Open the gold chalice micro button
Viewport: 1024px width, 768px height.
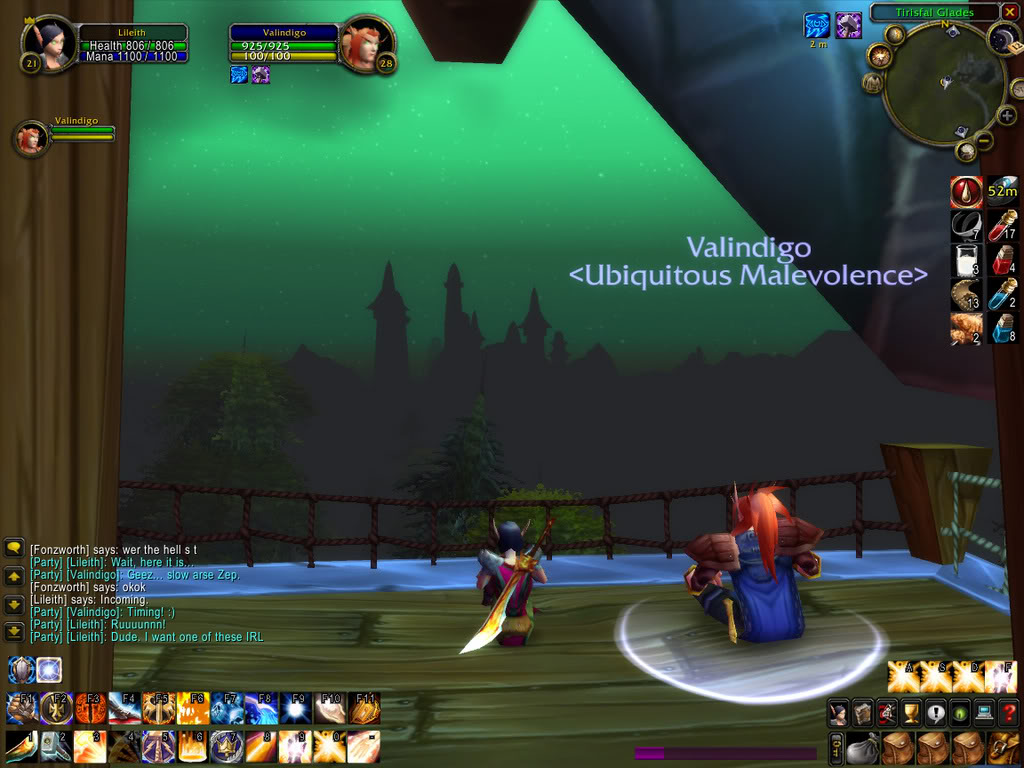[910, 713]
